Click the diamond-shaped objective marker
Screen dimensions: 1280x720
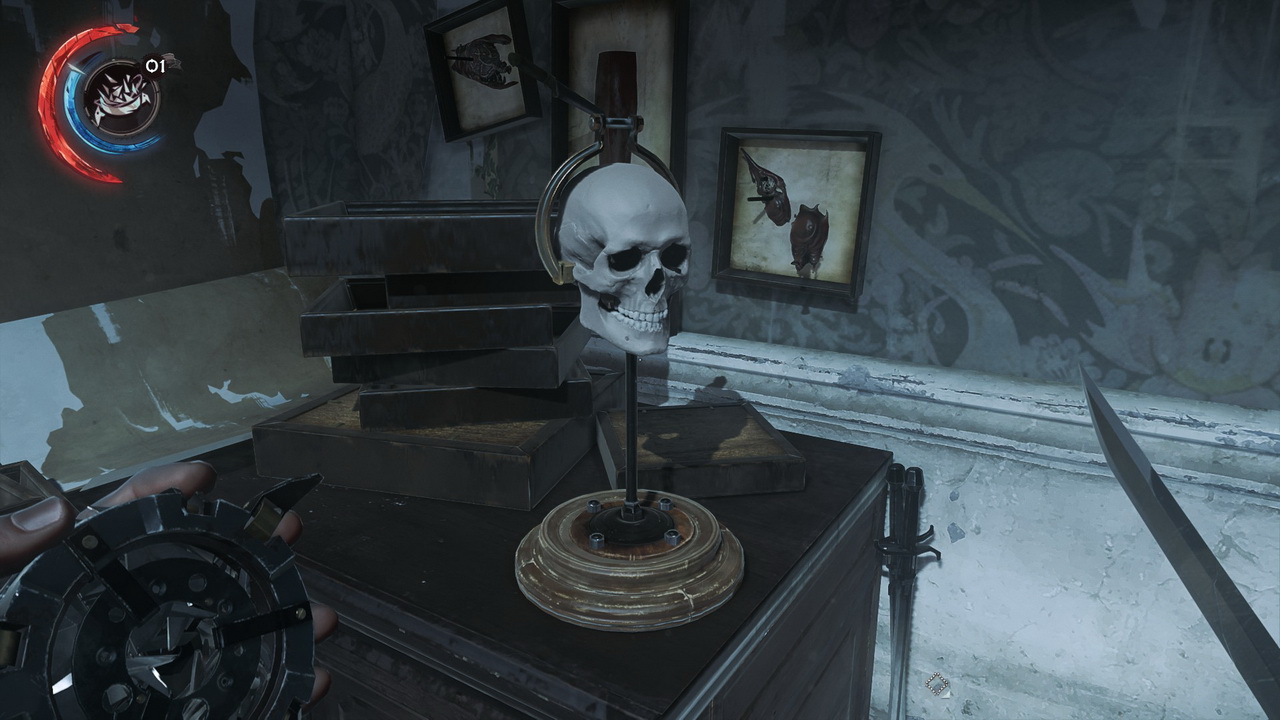coord(937,684)
